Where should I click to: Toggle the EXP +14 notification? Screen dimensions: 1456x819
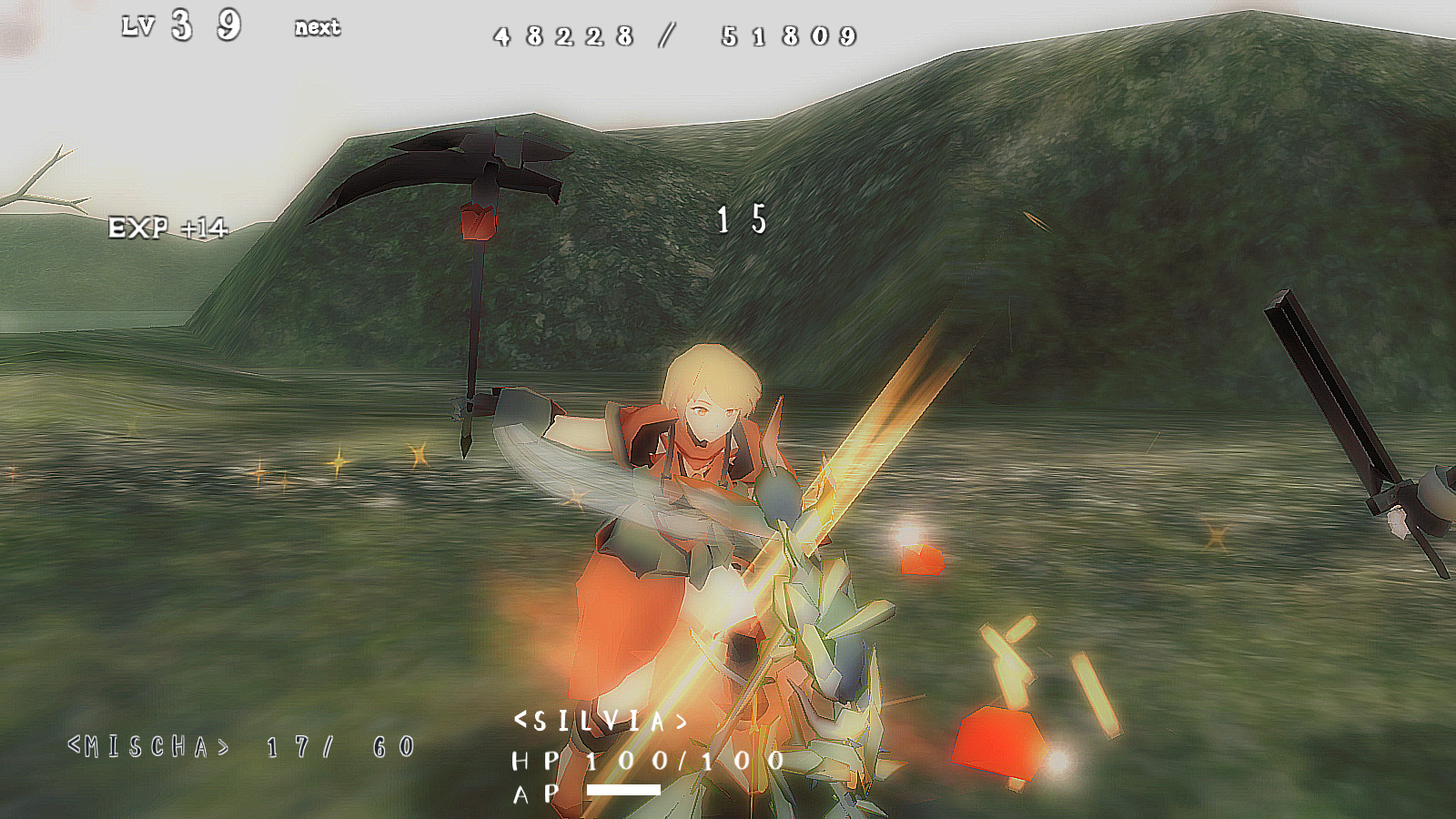(168, 226)
